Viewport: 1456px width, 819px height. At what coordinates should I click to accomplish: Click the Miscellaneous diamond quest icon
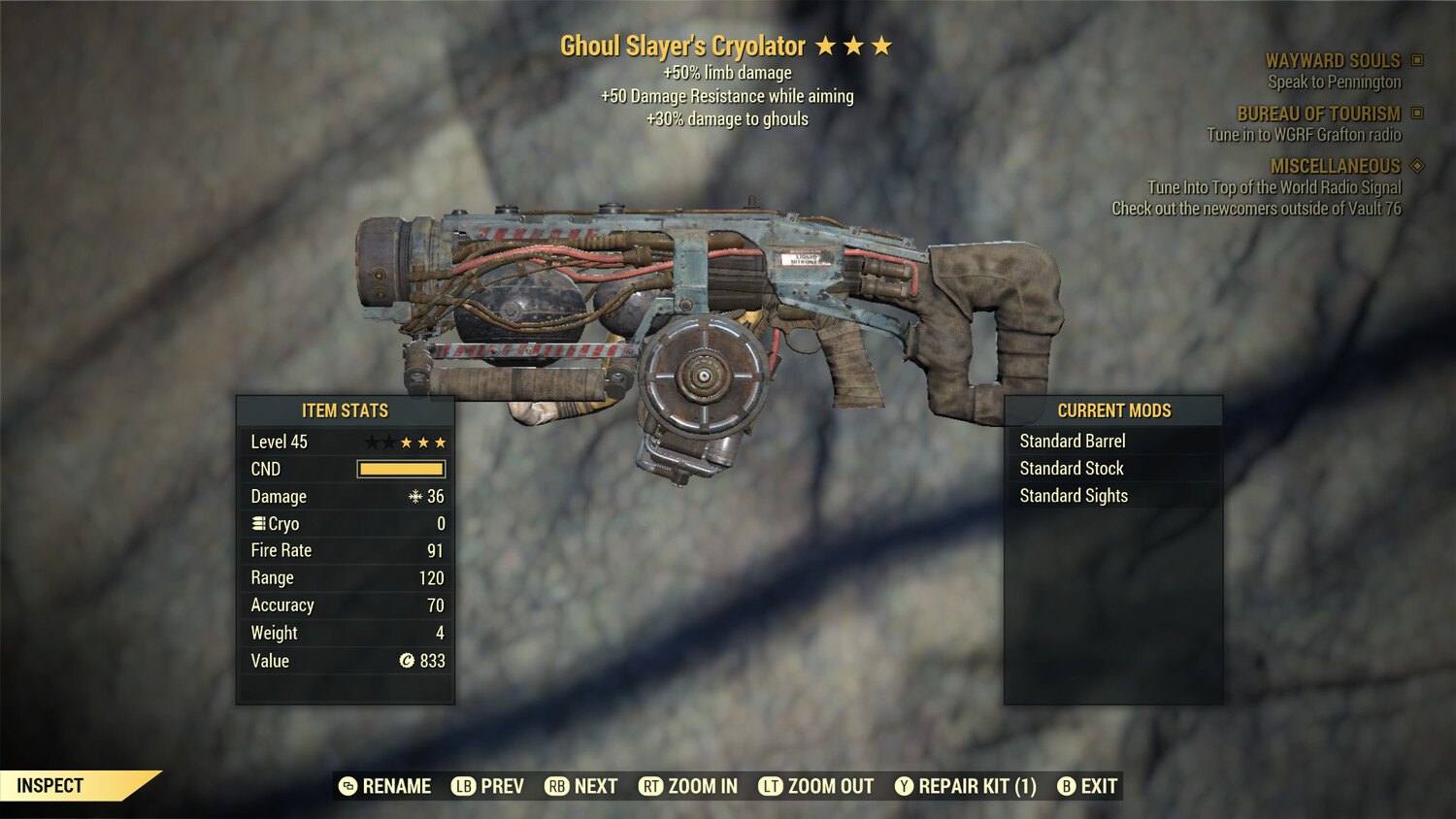[1415, 166]
